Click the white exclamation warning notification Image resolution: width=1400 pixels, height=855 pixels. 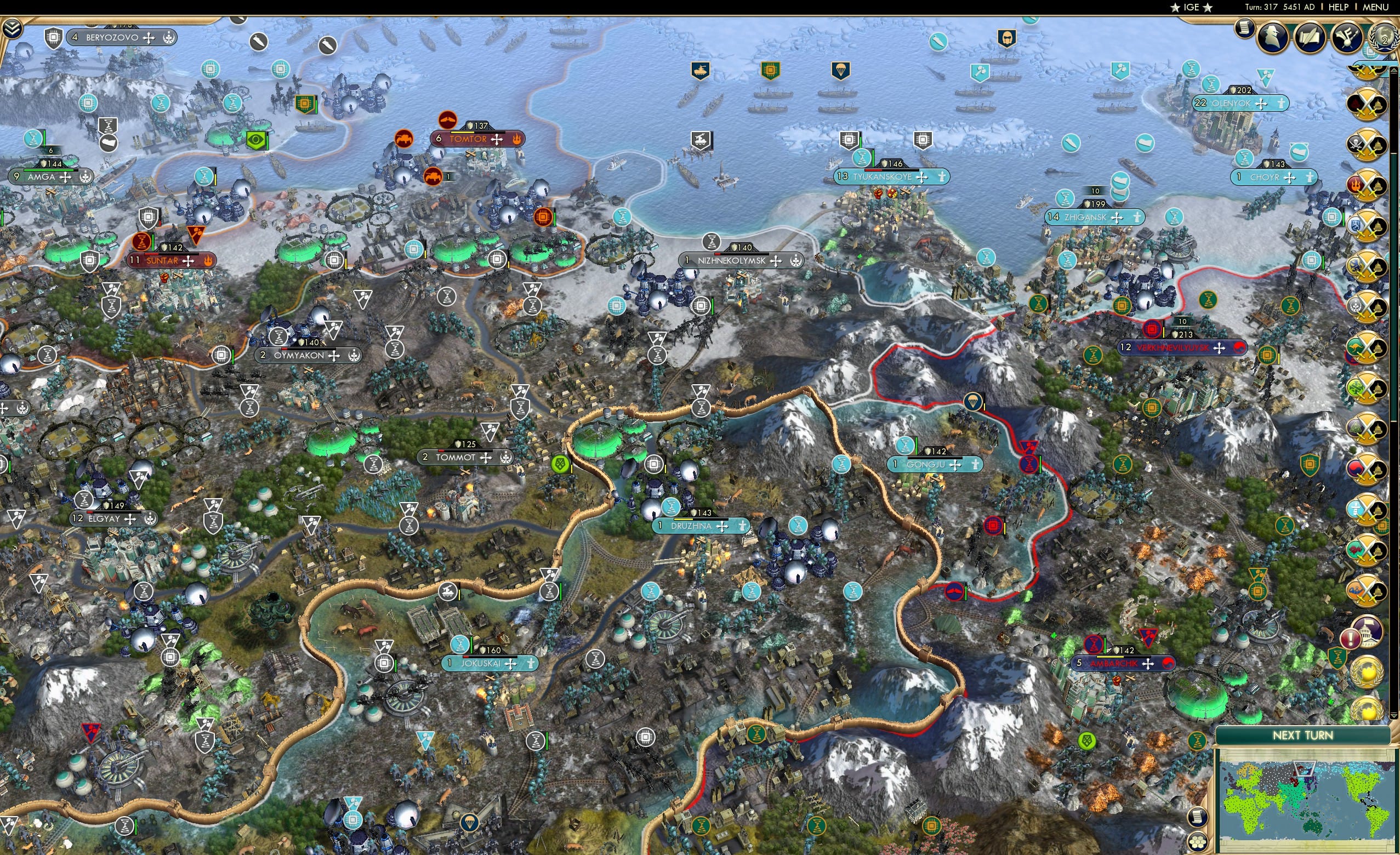(x=1350, y=639)
